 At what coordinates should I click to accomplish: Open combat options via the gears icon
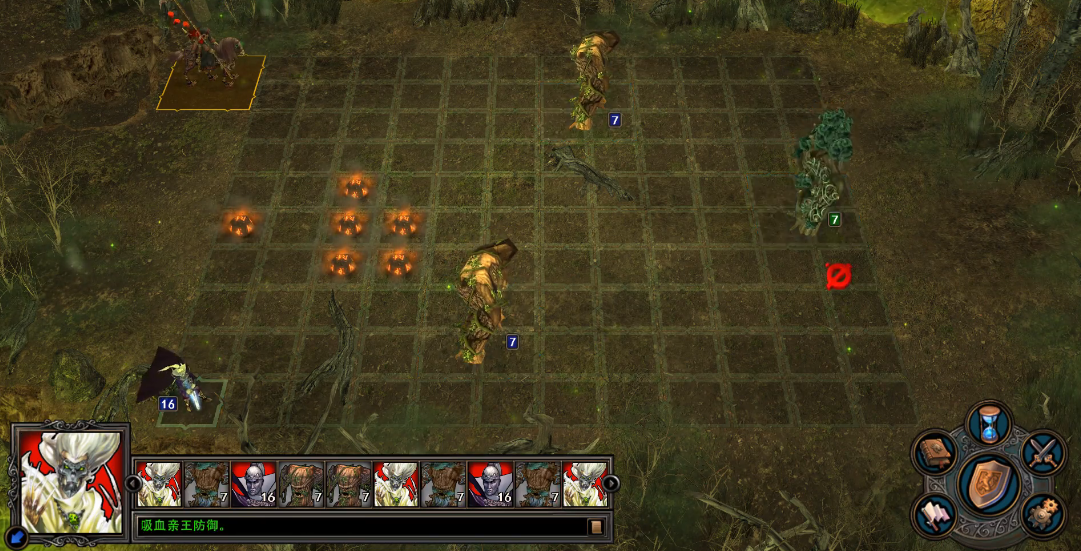point(1043,515)
